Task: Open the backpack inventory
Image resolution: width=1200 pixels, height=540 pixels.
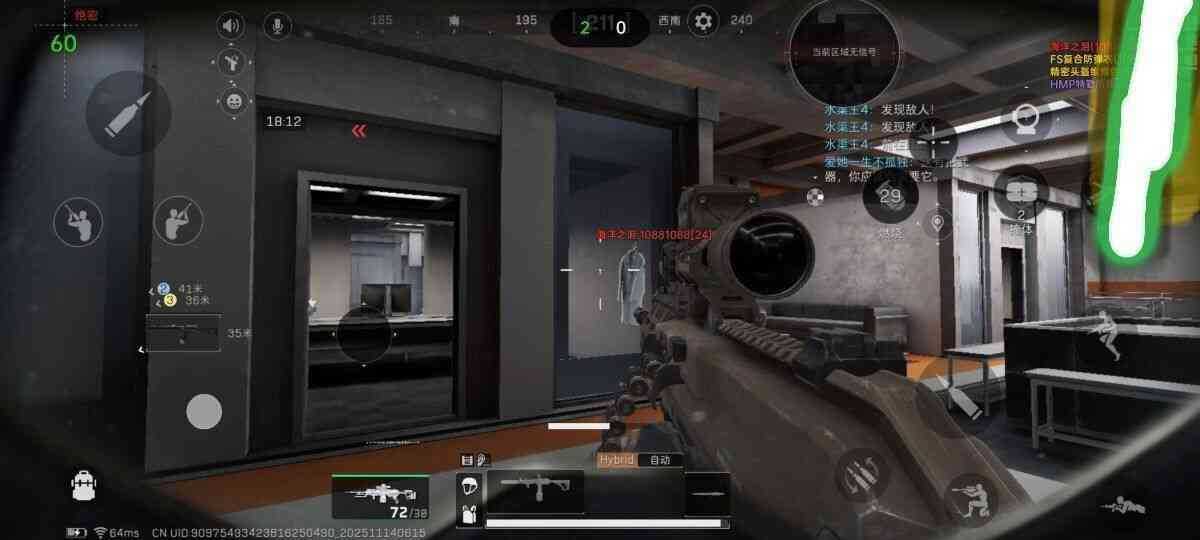Action: 84,486
